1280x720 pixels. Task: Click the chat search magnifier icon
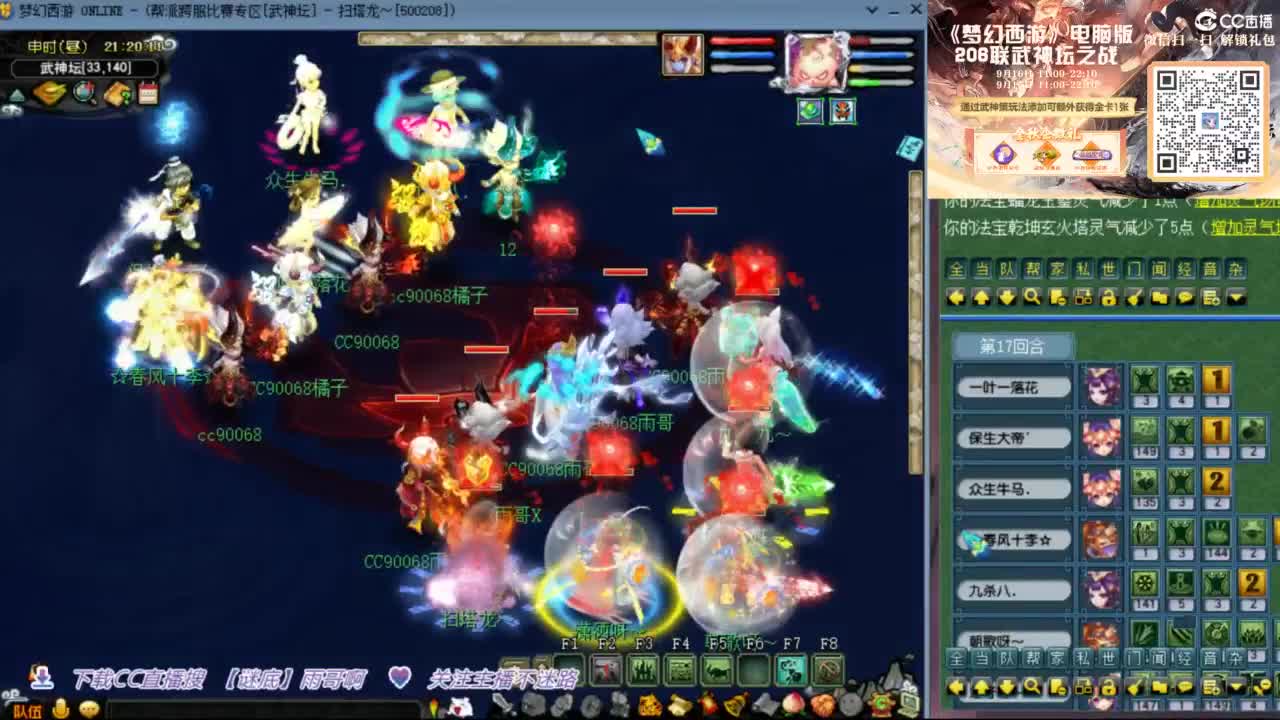click(1031, 297)
